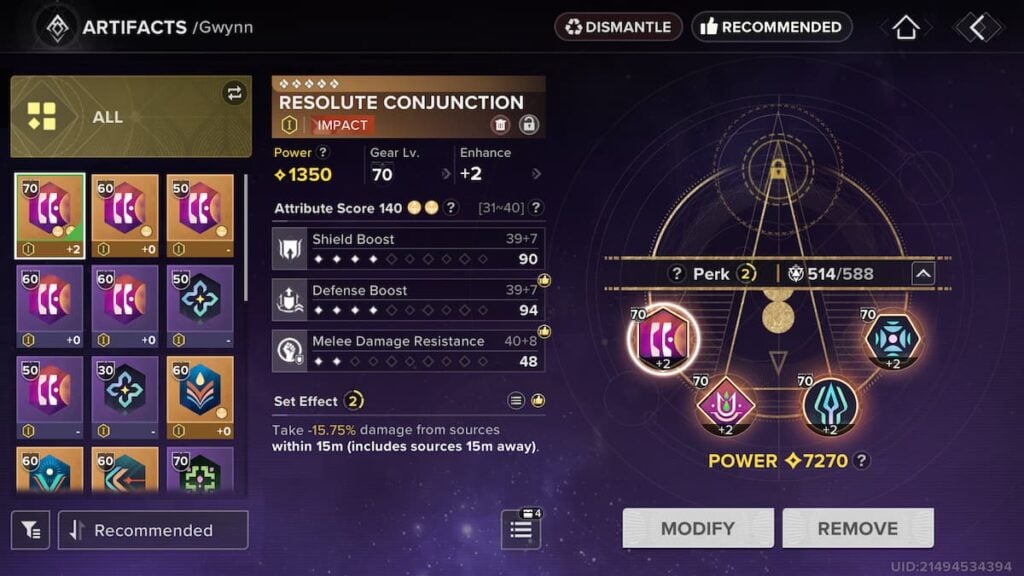1024x576 pixels.
Task: Go back with the arrow button
Action: [976, 27]
